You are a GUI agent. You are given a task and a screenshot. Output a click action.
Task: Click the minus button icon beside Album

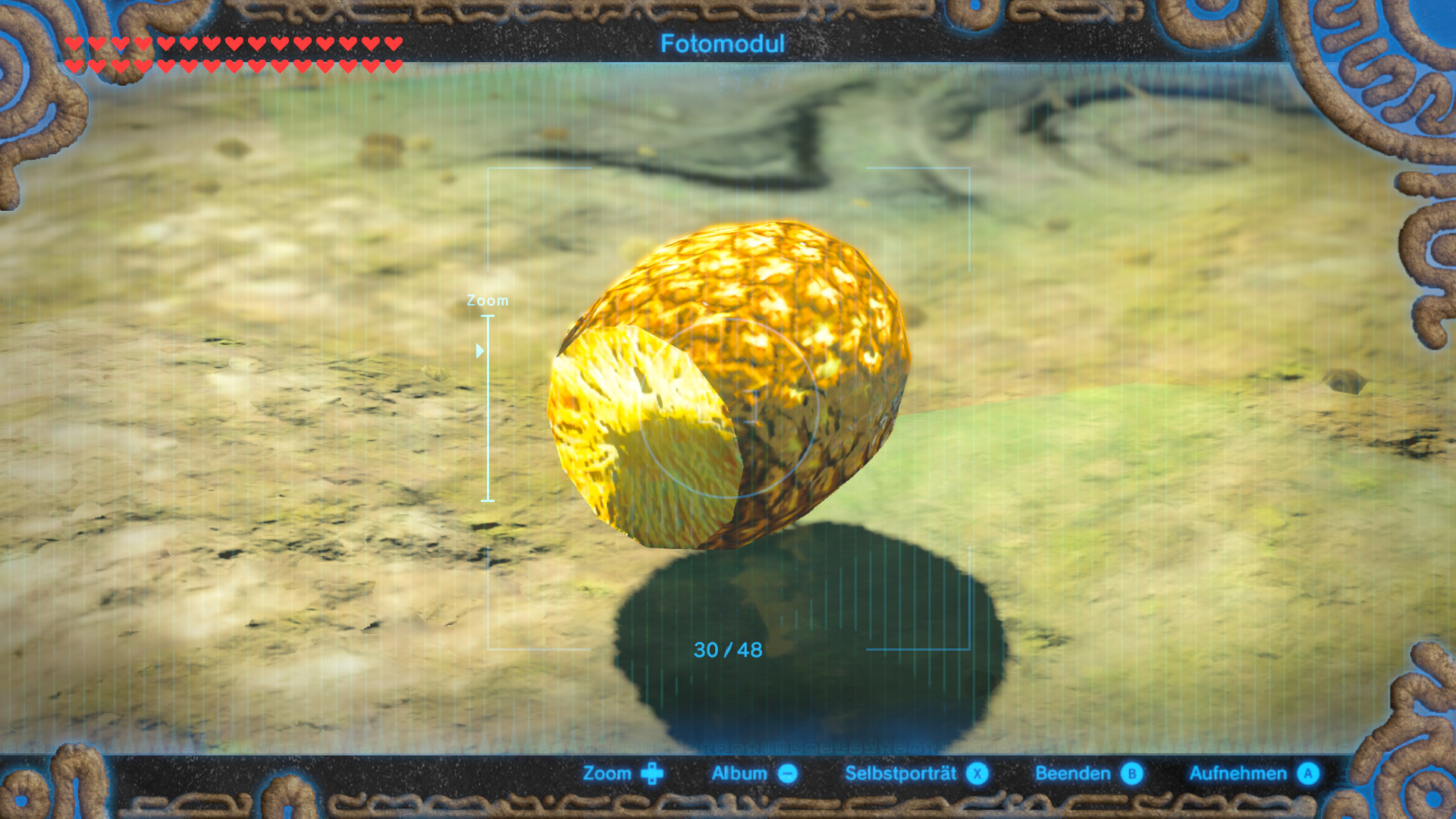click(x=786, y=774)
